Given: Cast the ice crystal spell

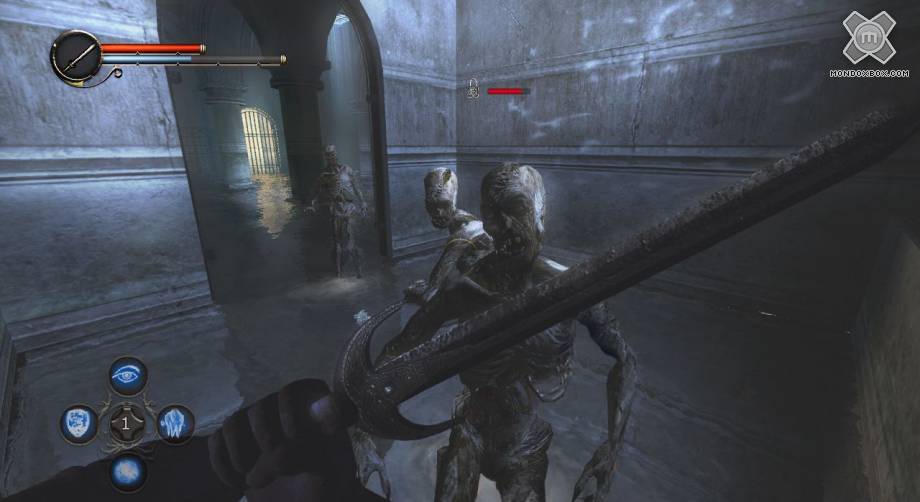Looking at the screenshot, I should click(174, 423).
